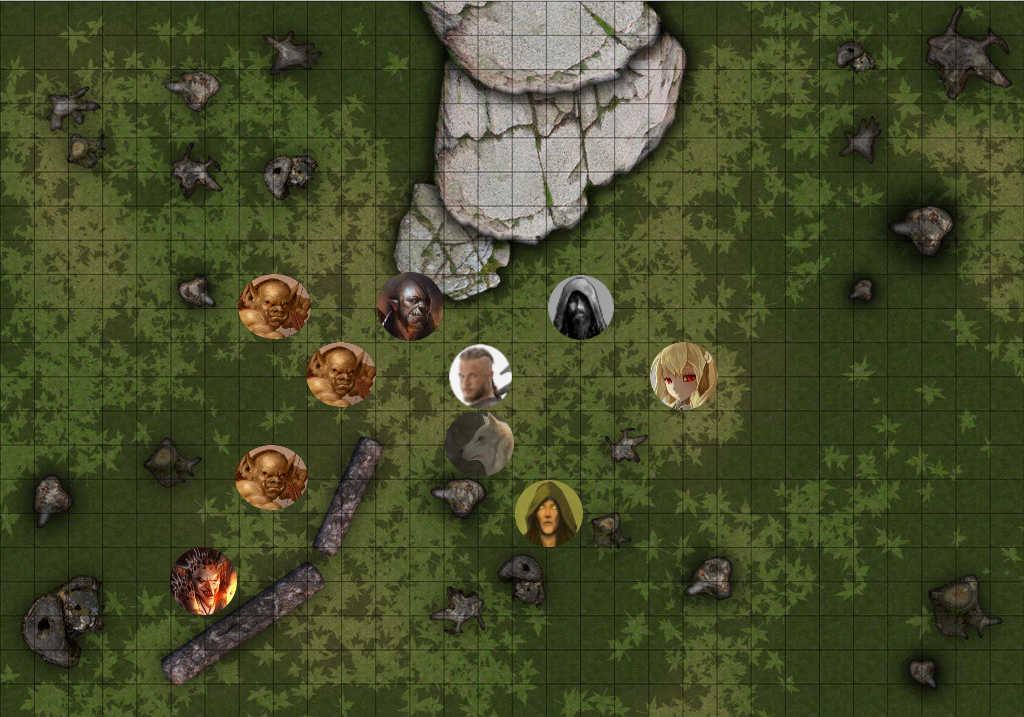The width and height of the screenshot is (1024, 717).
Task: Choose the bearded warrior token
Action: point(480,376)
